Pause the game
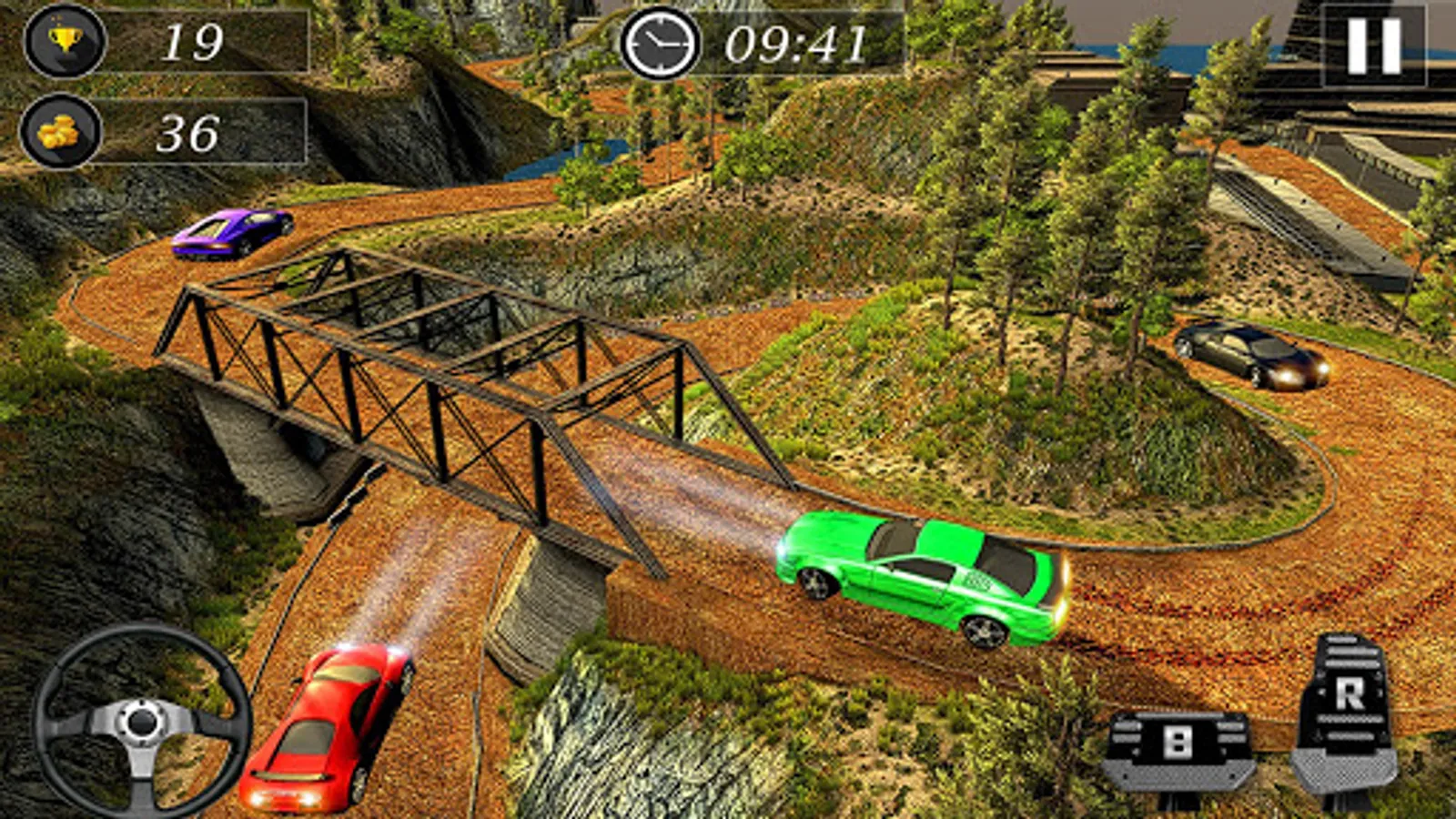 (x=1372, y=45)
